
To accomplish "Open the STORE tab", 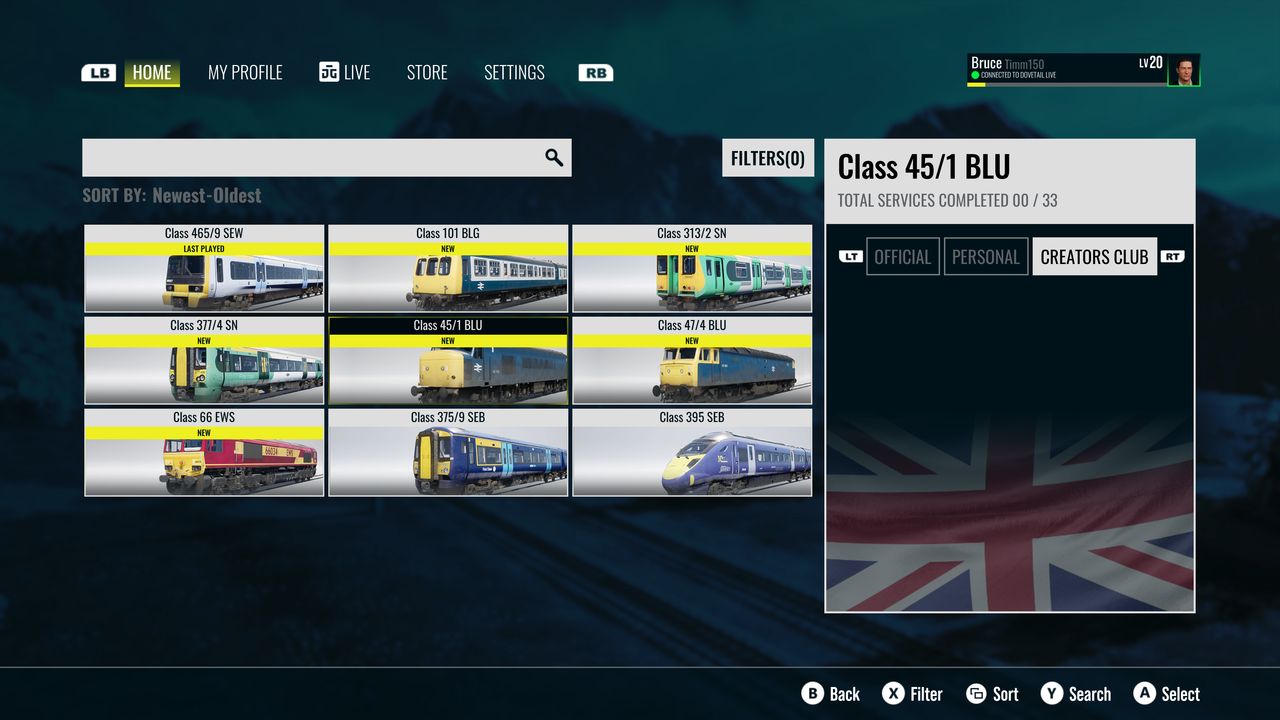I will pos(427,72).
